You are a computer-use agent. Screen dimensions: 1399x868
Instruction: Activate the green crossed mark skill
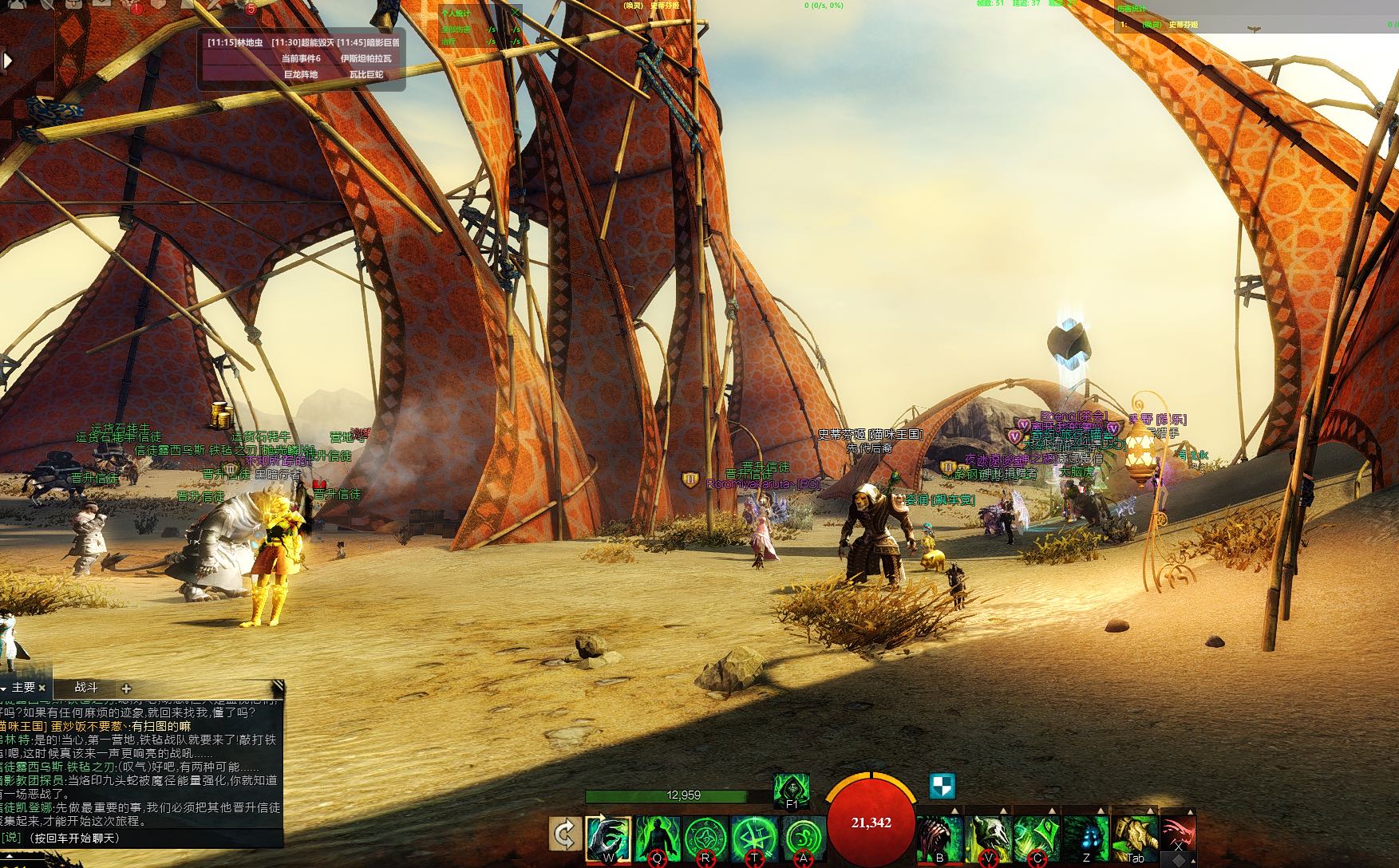(754, 838)
